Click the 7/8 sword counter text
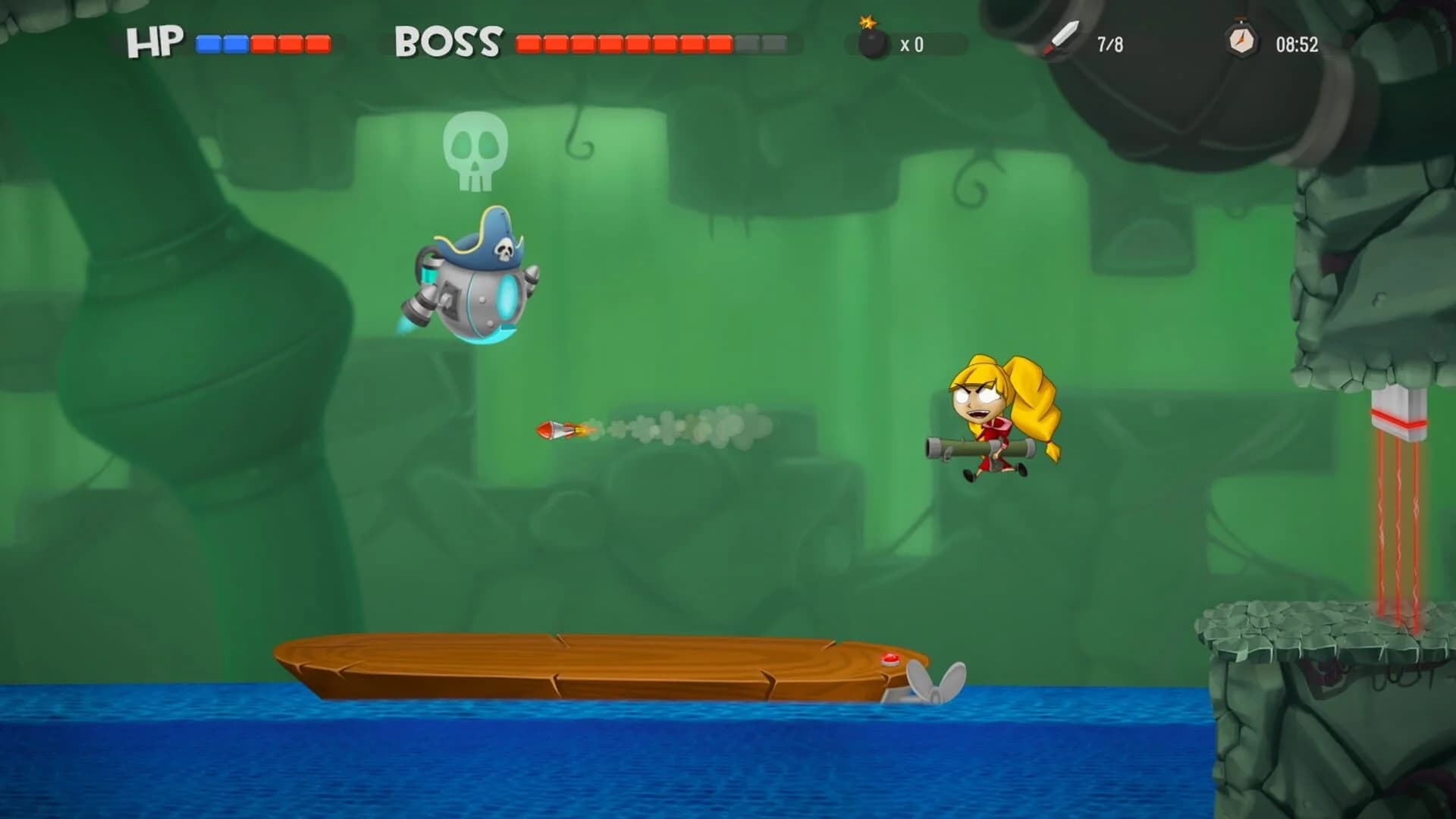Image resolution: width=1456 pixels, height=819 pixels. pyautogui.click(x=1109, y=45)
